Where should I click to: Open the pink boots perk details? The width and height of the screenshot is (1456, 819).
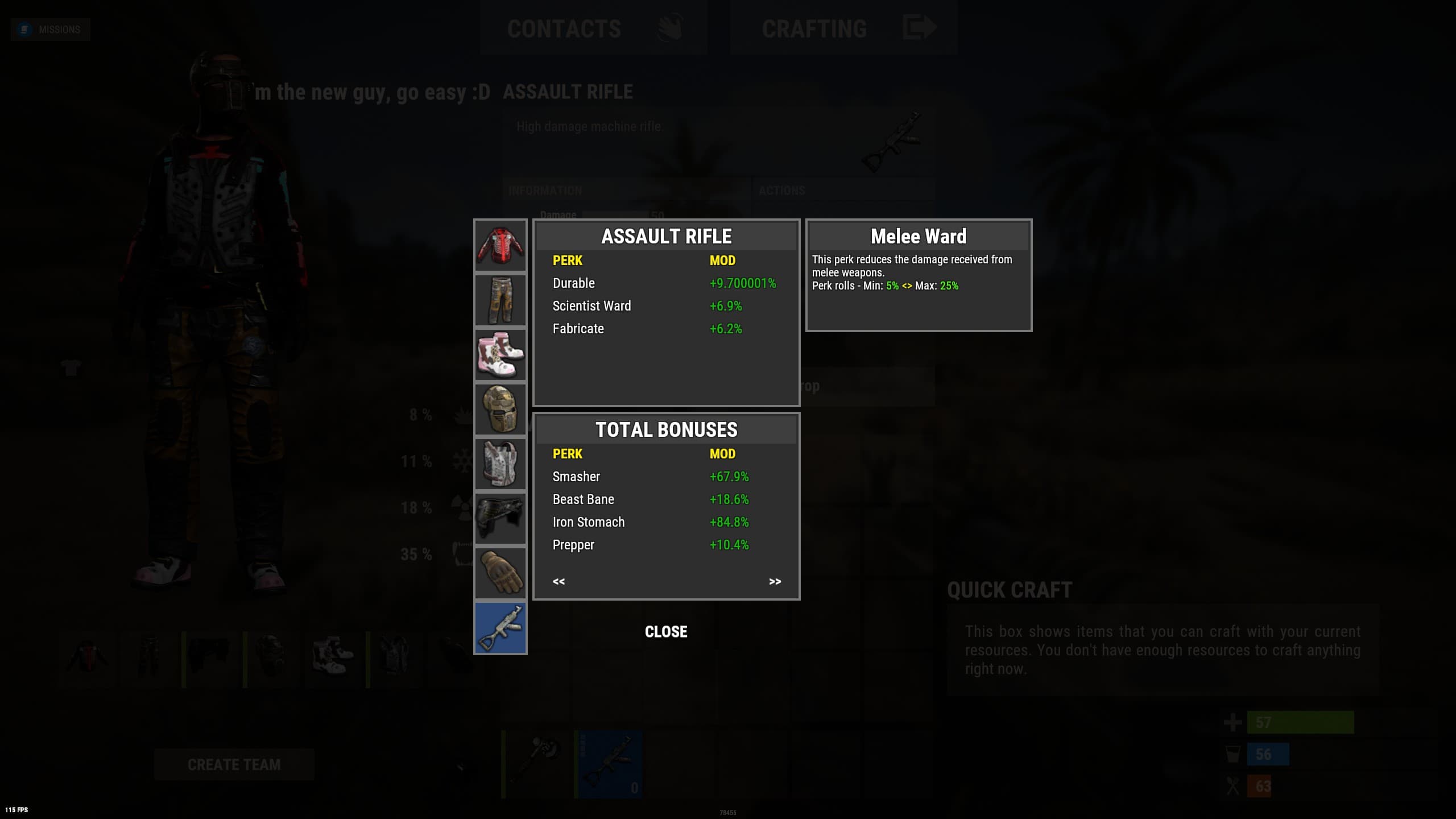[x=500, y=354]
